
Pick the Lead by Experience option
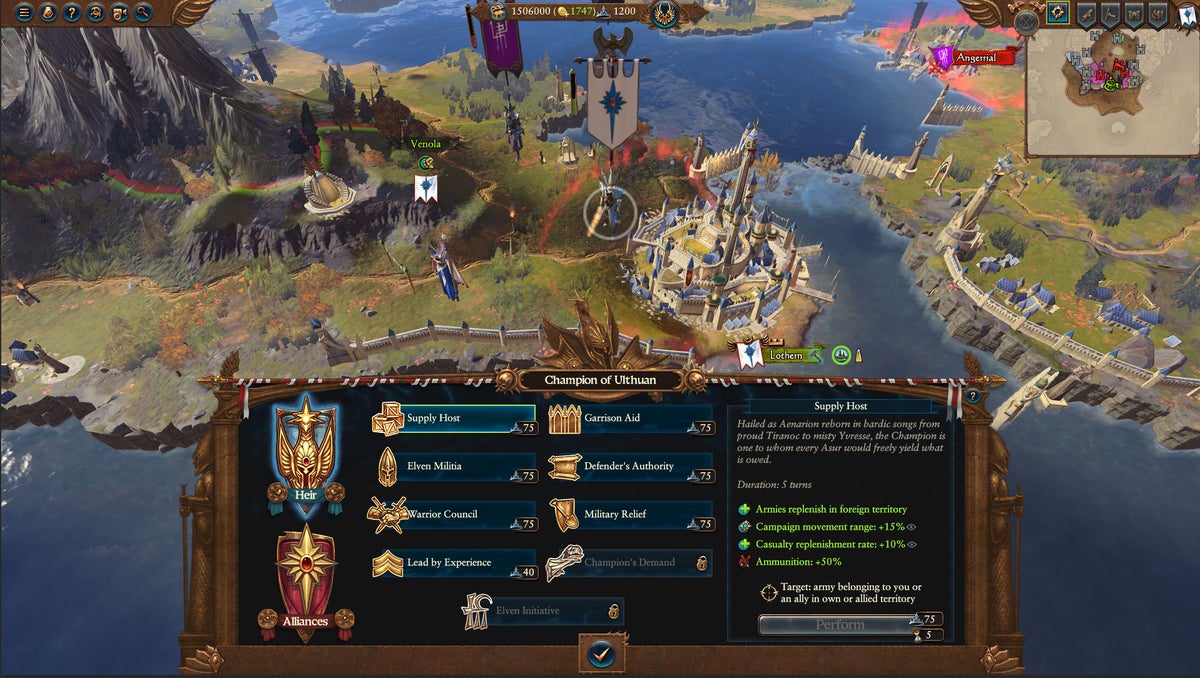(x=453, y=563)
